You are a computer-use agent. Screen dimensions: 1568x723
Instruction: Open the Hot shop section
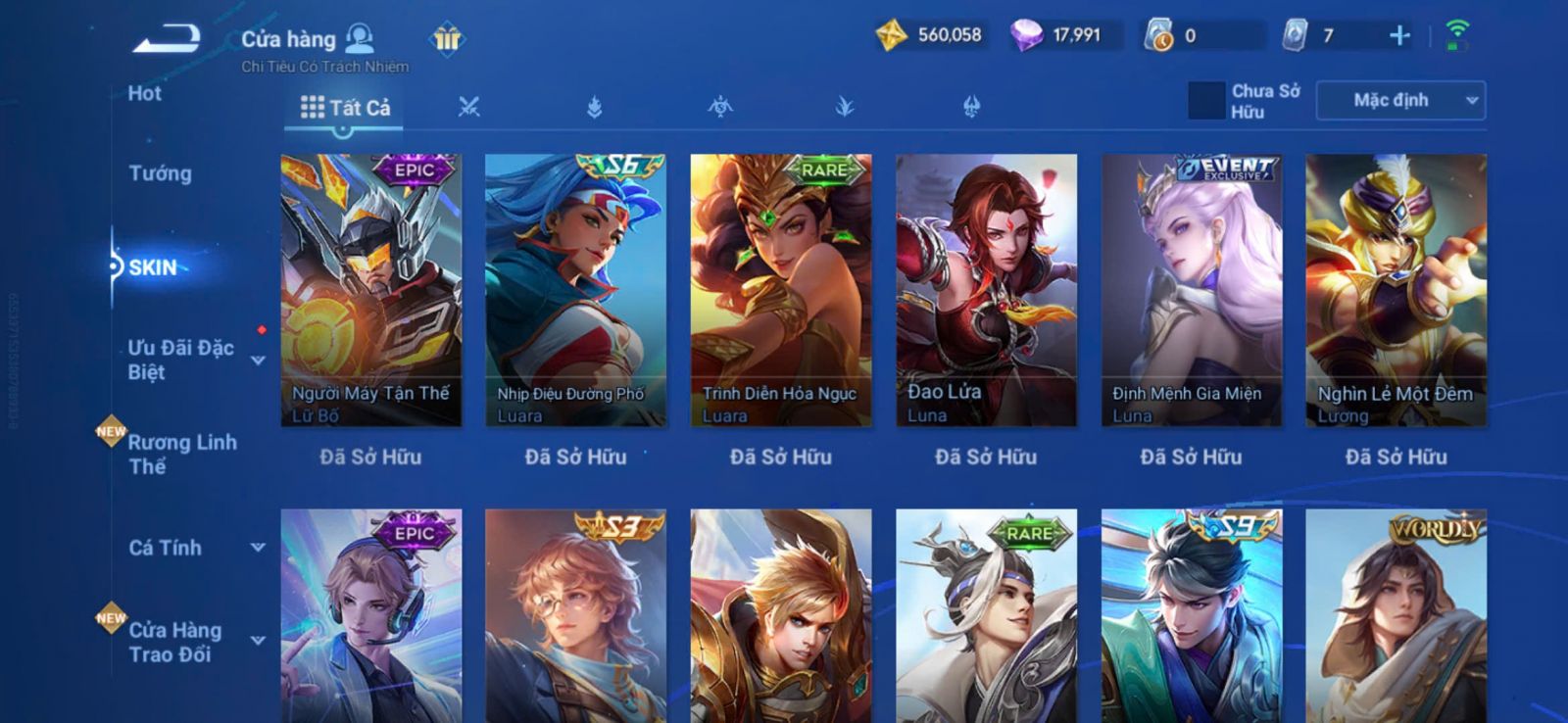coord(145,94)
